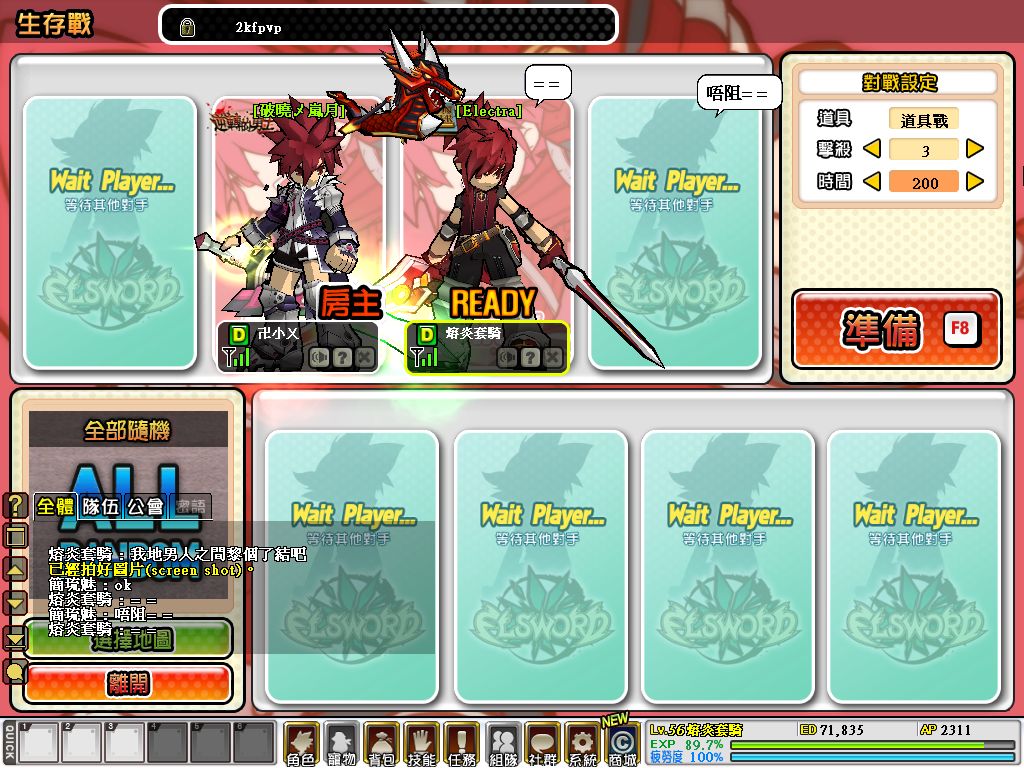
Task: Open the 社群 community menu
Action: tap(542, 745)
